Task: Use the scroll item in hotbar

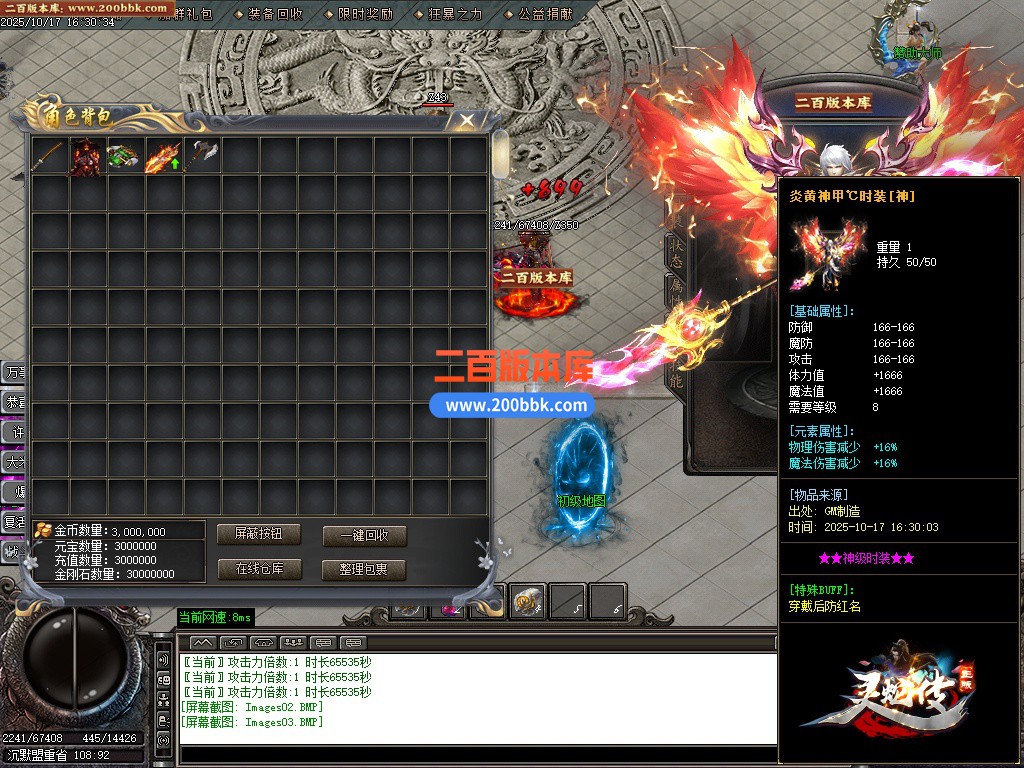Action: point(528,600)
